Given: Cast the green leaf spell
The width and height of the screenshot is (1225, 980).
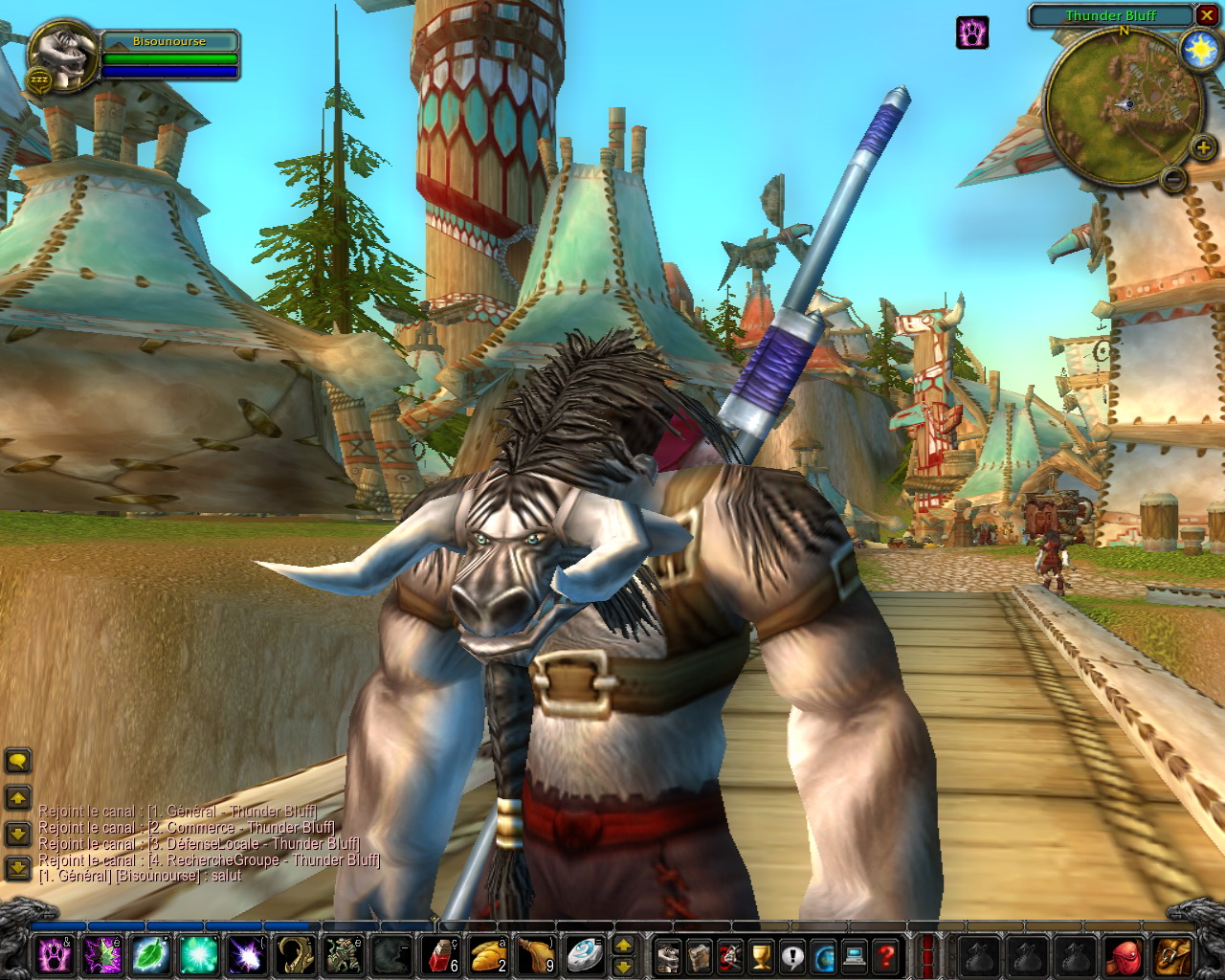Looking at the screenshot, I should (150, 955).
